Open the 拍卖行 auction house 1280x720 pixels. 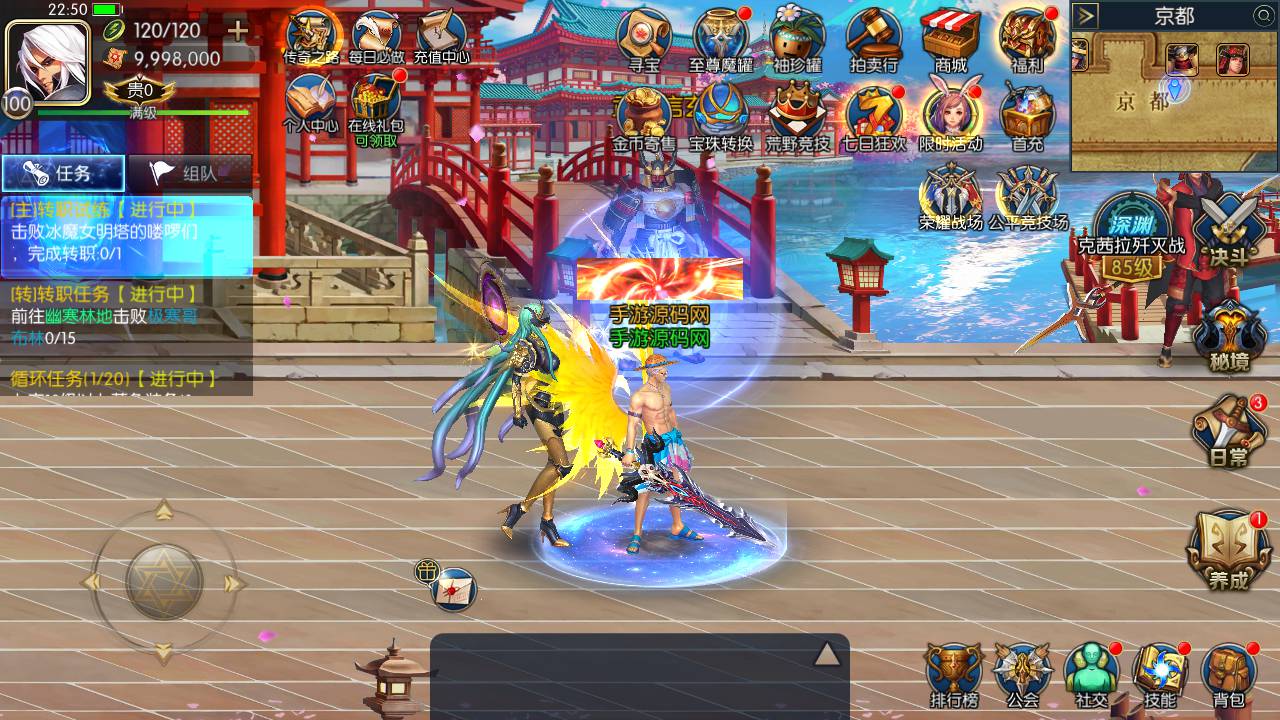pos(873,42)
